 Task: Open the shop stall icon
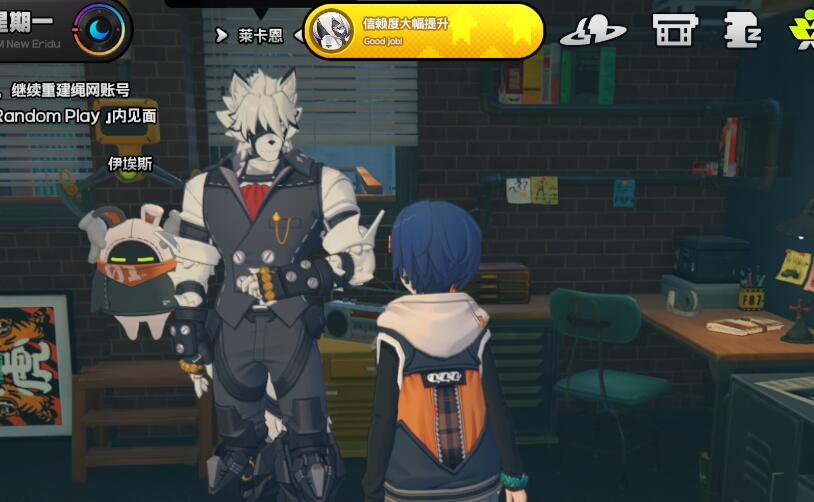pos(675,29)
